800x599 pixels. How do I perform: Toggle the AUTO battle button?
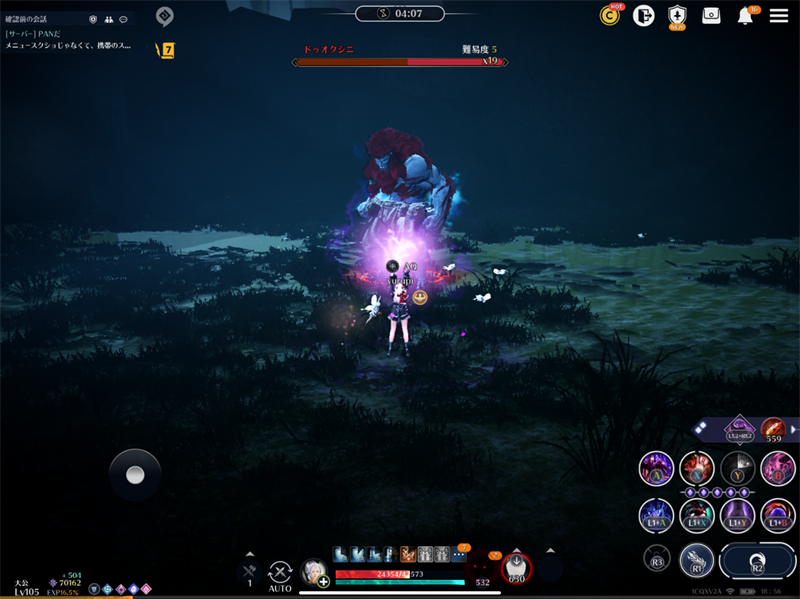[280, 572]
